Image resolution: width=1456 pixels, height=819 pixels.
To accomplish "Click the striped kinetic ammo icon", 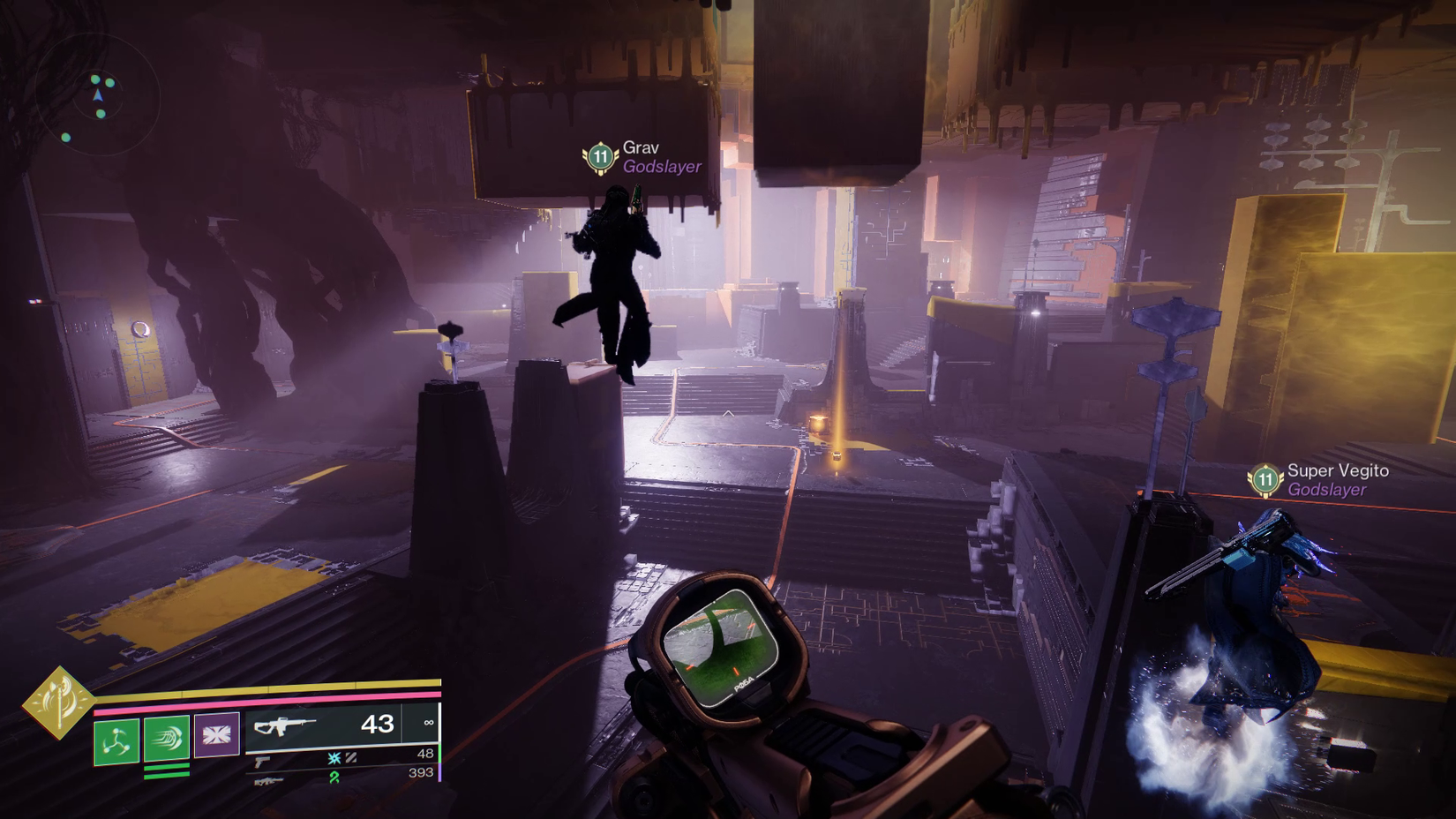I will [351, 759].
